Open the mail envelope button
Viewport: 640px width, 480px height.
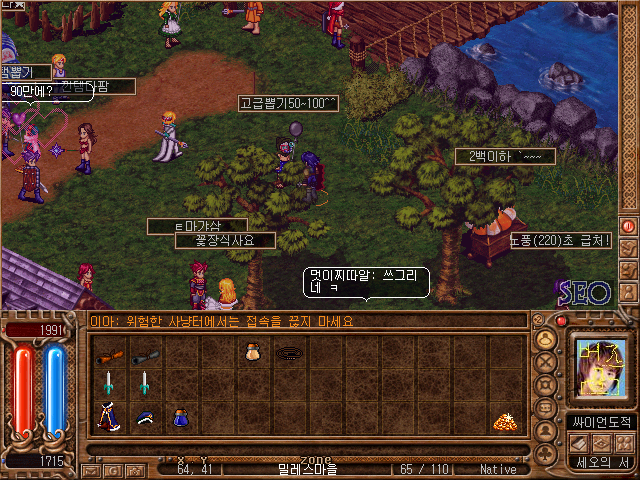click(x=91, y=469)
